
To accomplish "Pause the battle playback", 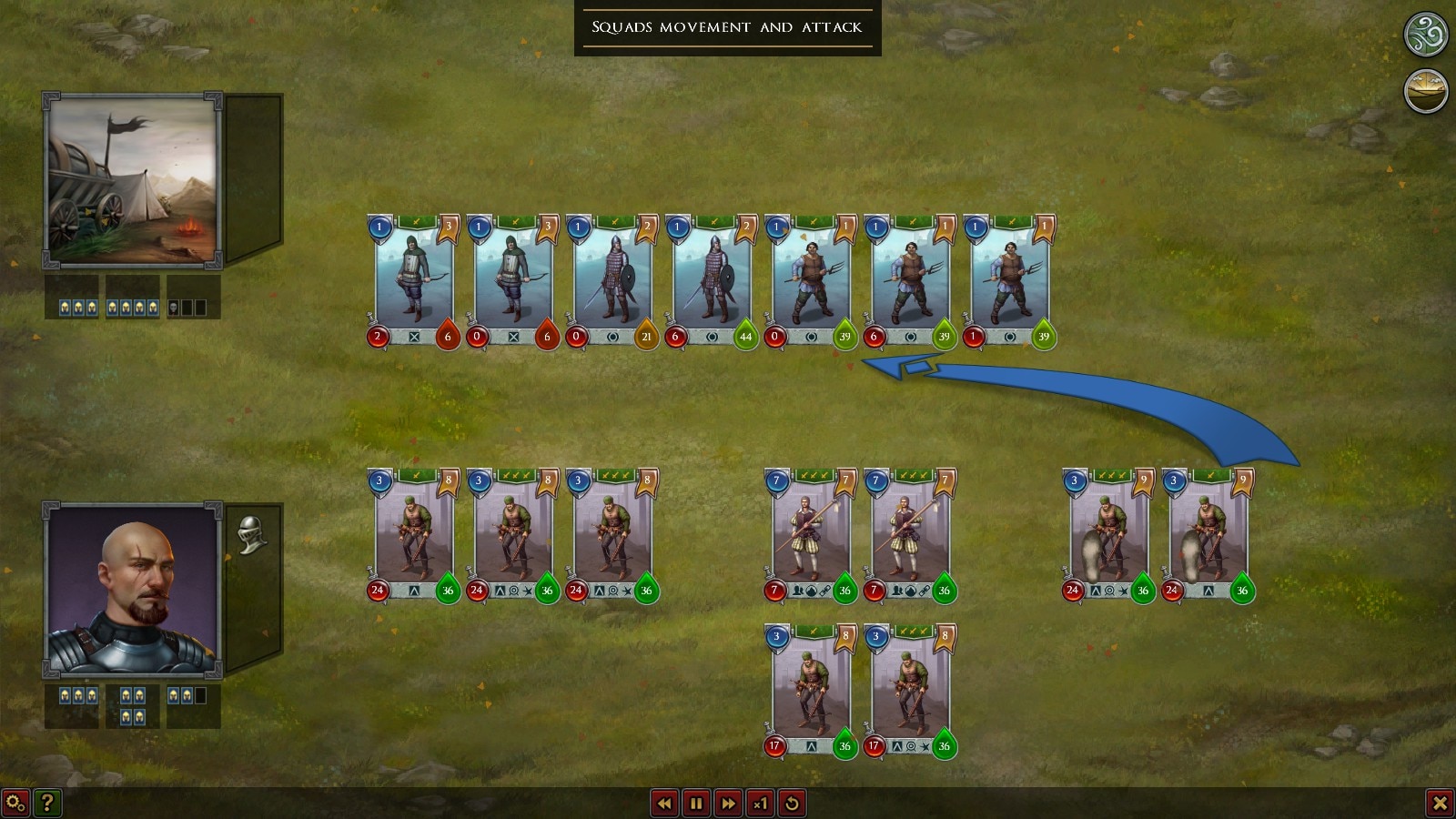I will click(696, 804).
